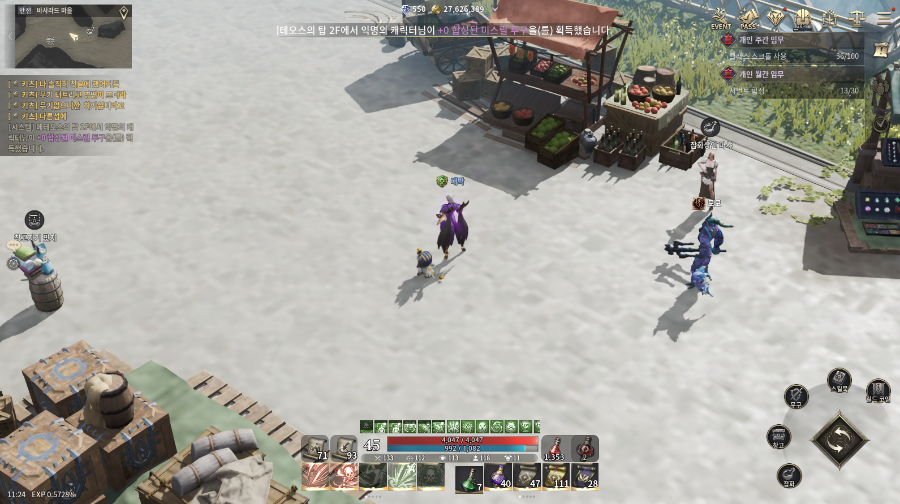Open the 무구 equipment button
Screen dimensions: 900x504
(x=796, y=396)
